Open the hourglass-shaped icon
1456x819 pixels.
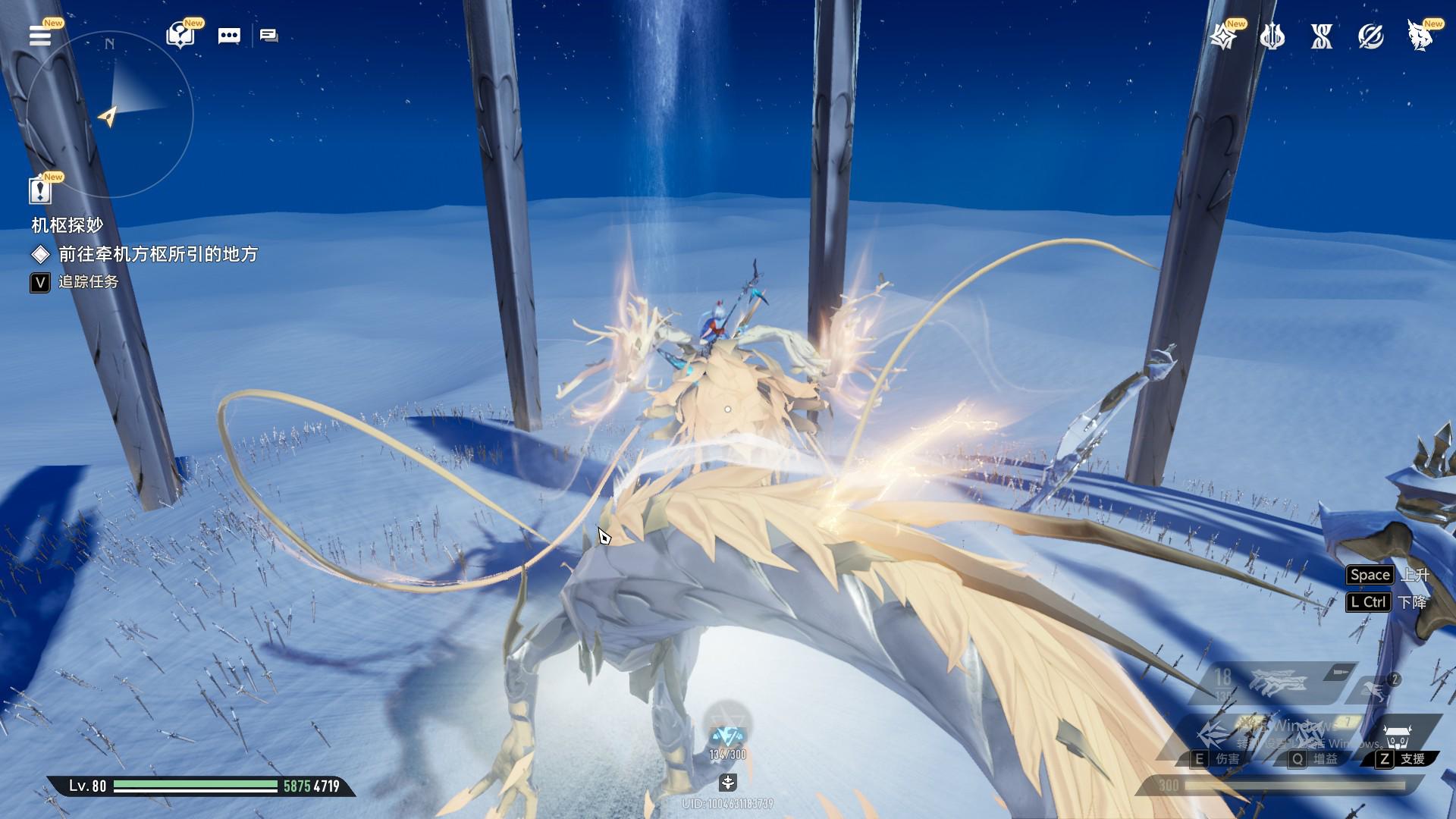(x=1321, y=36)
